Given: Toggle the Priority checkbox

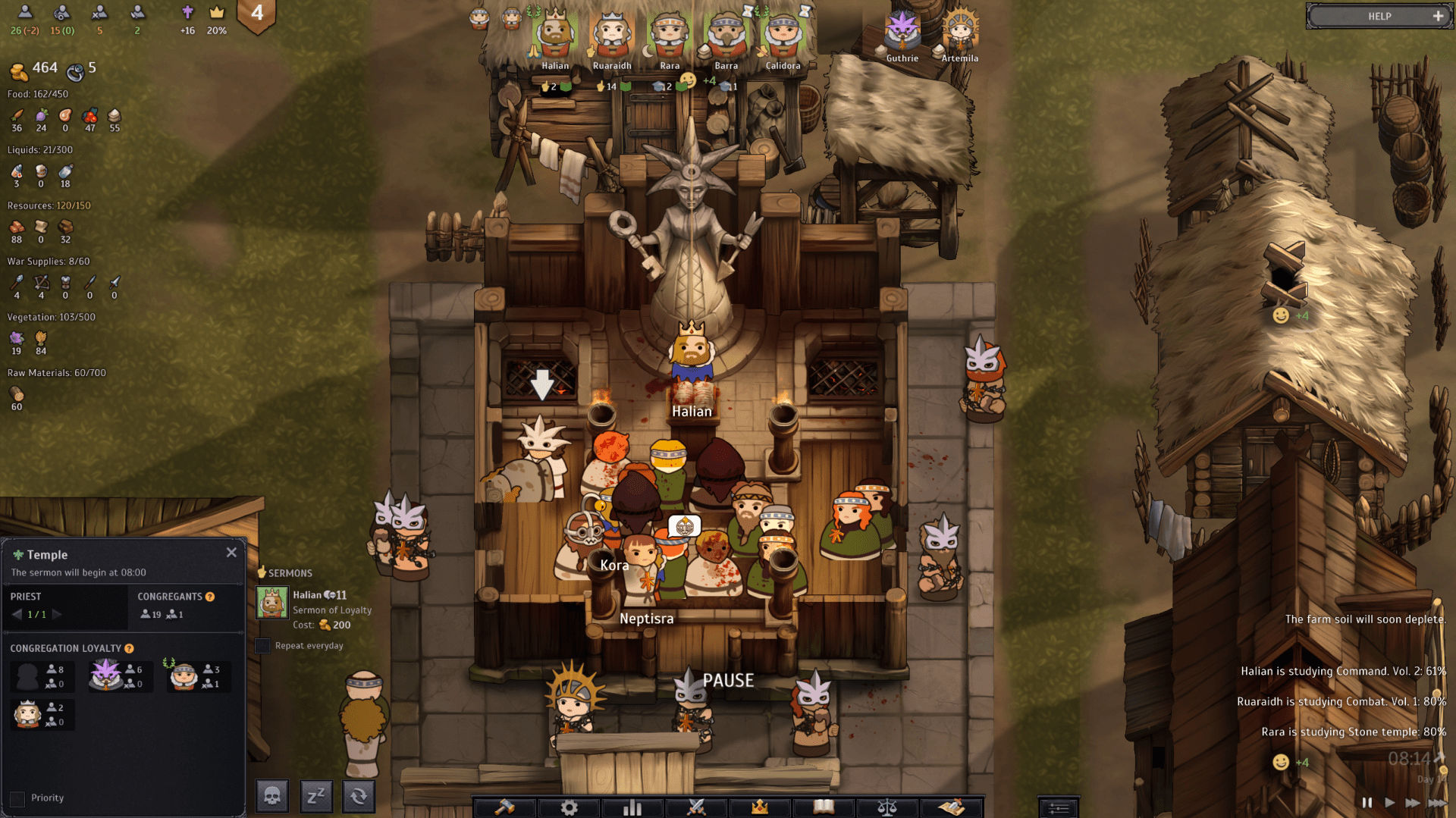Looking at the screenshot, I should coord(17,798).
